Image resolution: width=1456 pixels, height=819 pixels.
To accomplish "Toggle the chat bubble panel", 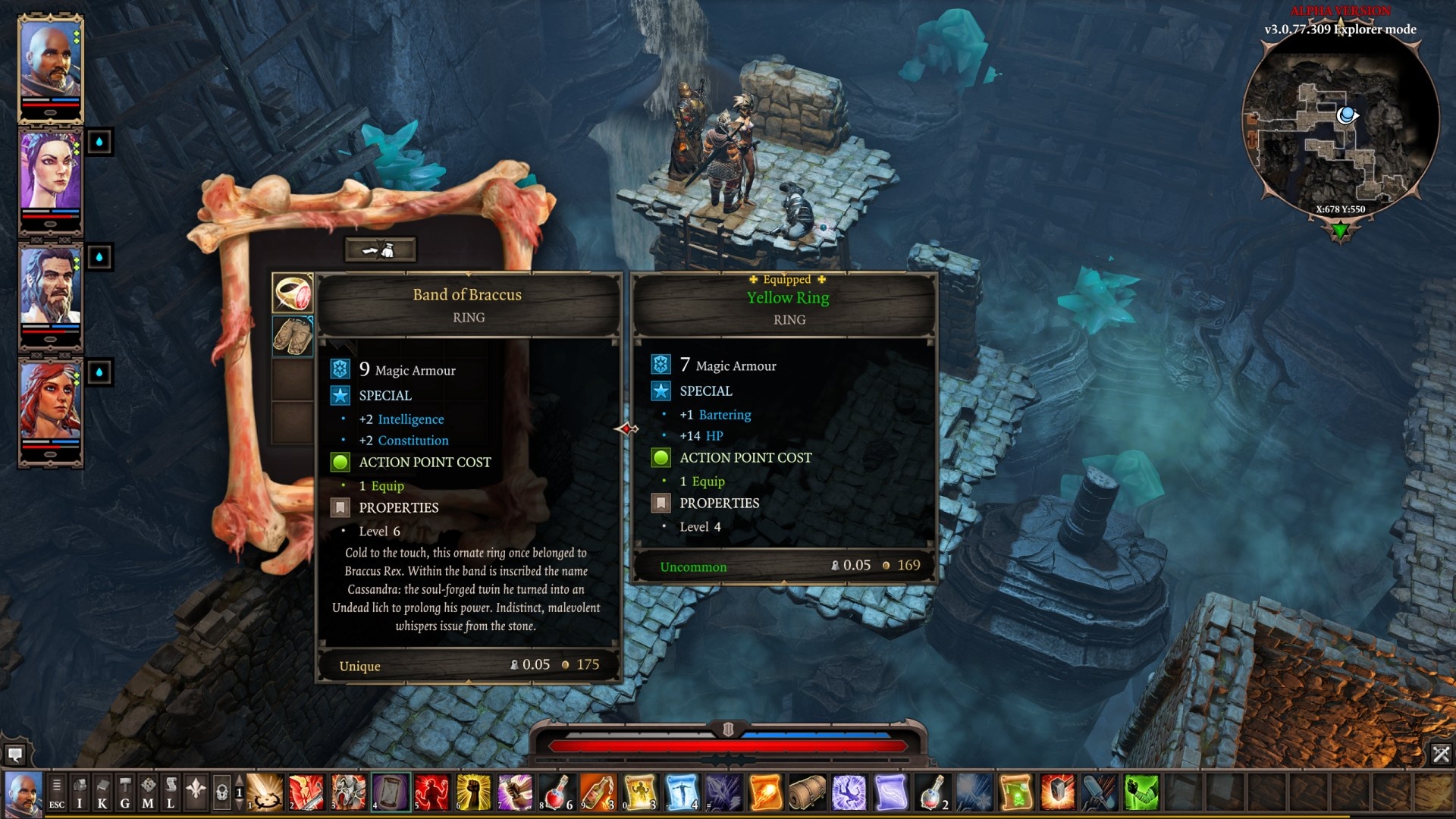I will click(16, 755).
